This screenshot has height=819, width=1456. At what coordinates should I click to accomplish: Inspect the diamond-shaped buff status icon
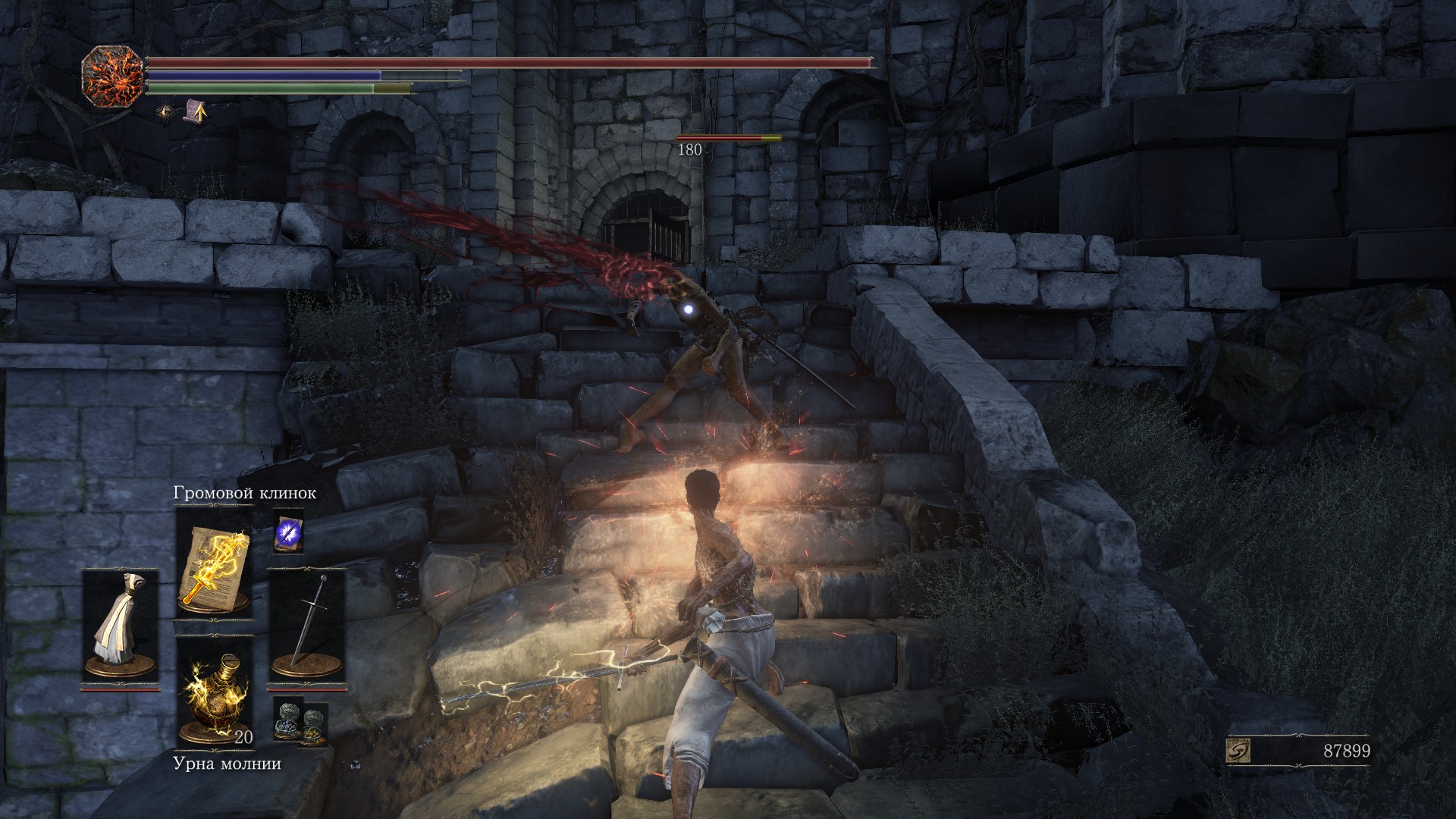coord(165,113)
